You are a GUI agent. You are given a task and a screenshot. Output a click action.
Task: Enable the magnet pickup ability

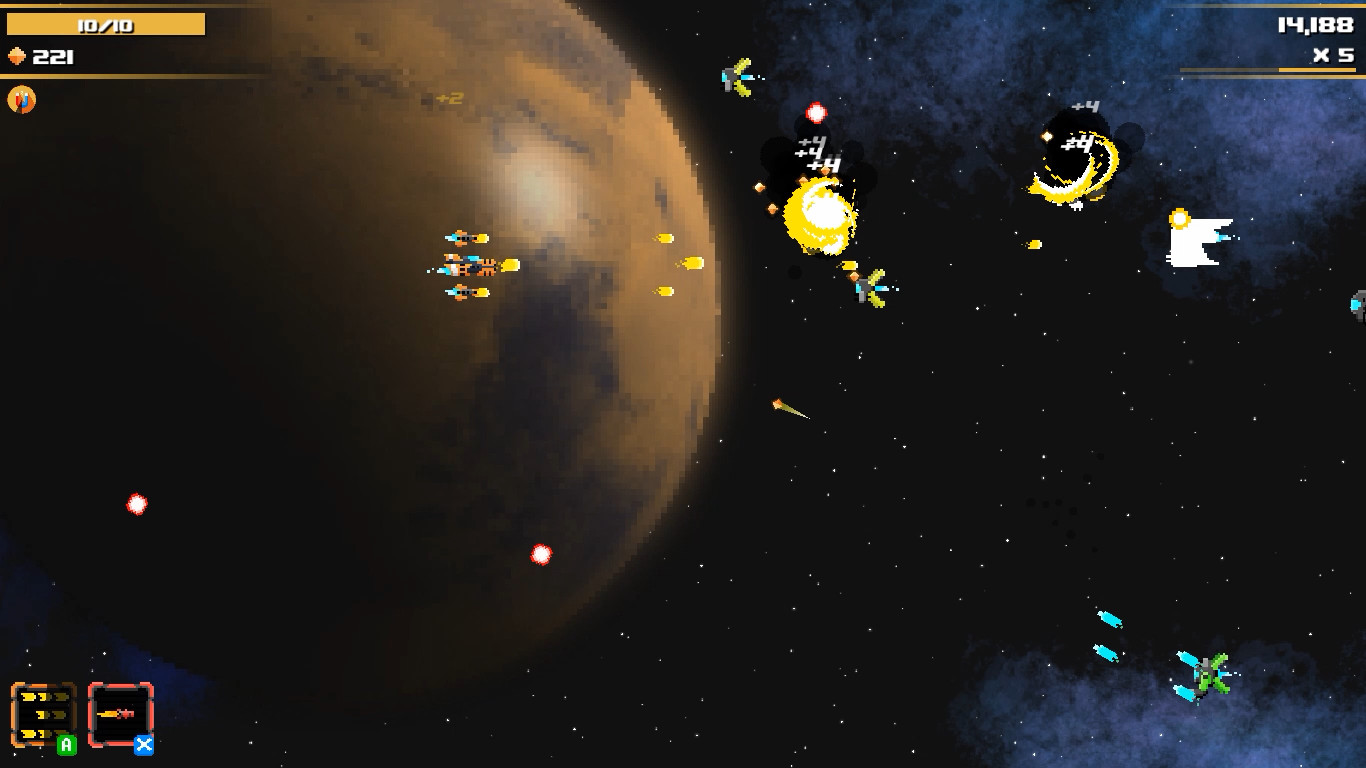(x=20, y=99)
